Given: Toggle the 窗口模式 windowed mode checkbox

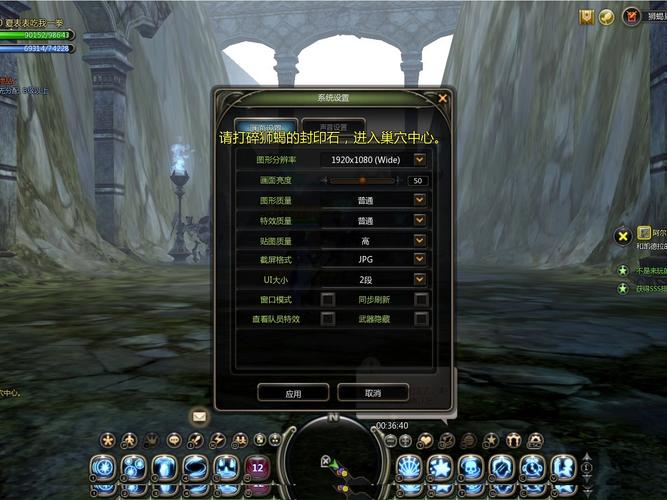Looking at the screenshot, I should tap(327, 299).
